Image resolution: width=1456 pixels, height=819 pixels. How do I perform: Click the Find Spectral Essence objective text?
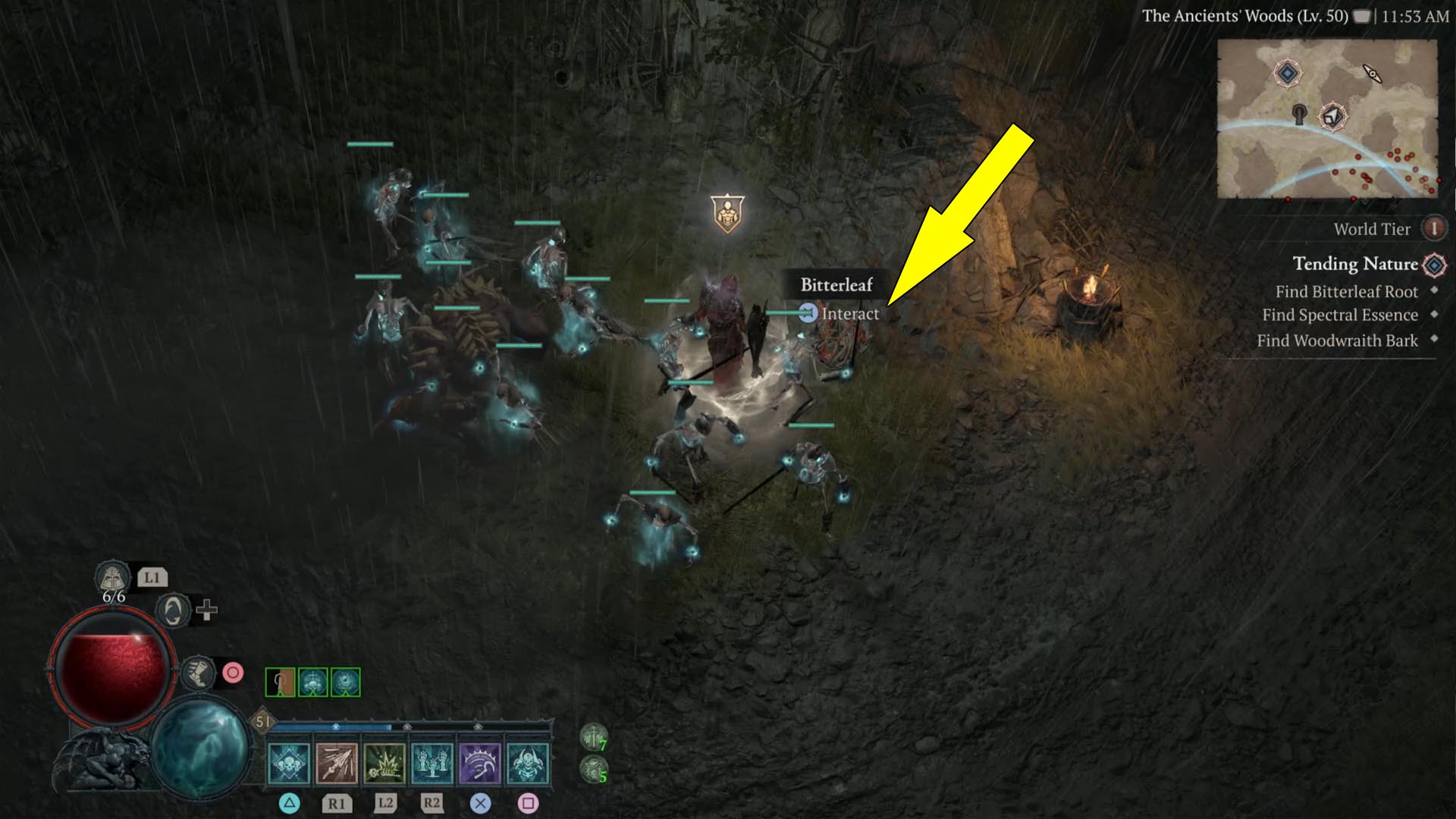click(x=1339, y=315)
